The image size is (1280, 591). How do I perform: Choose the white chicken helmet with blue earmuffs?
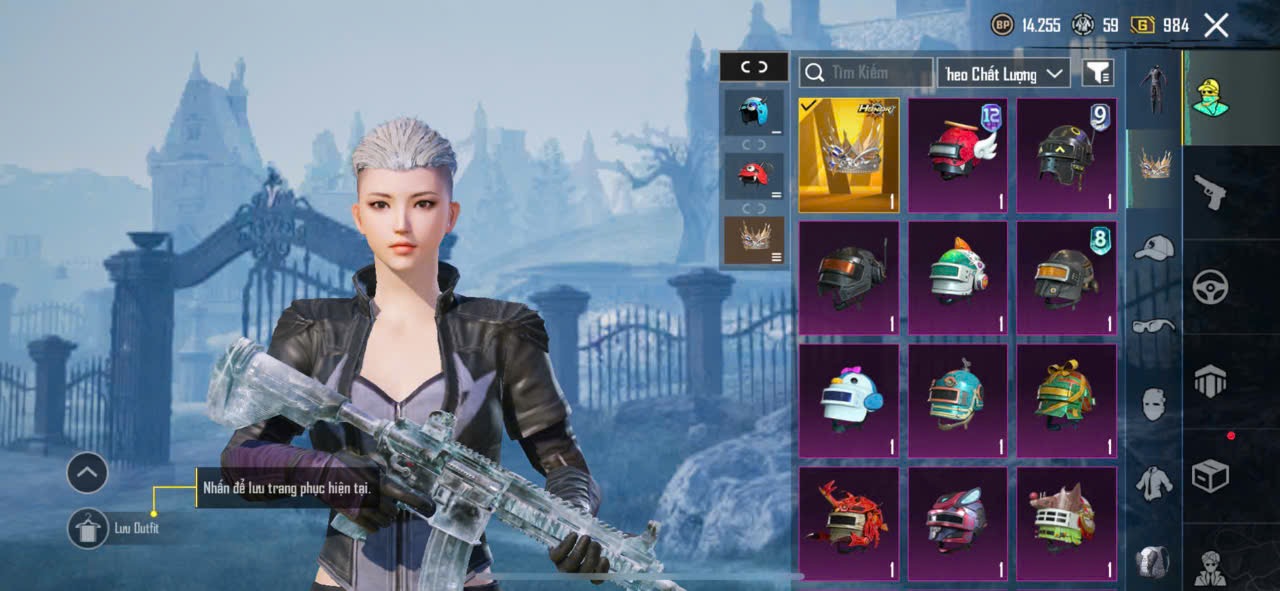point(848,400)
